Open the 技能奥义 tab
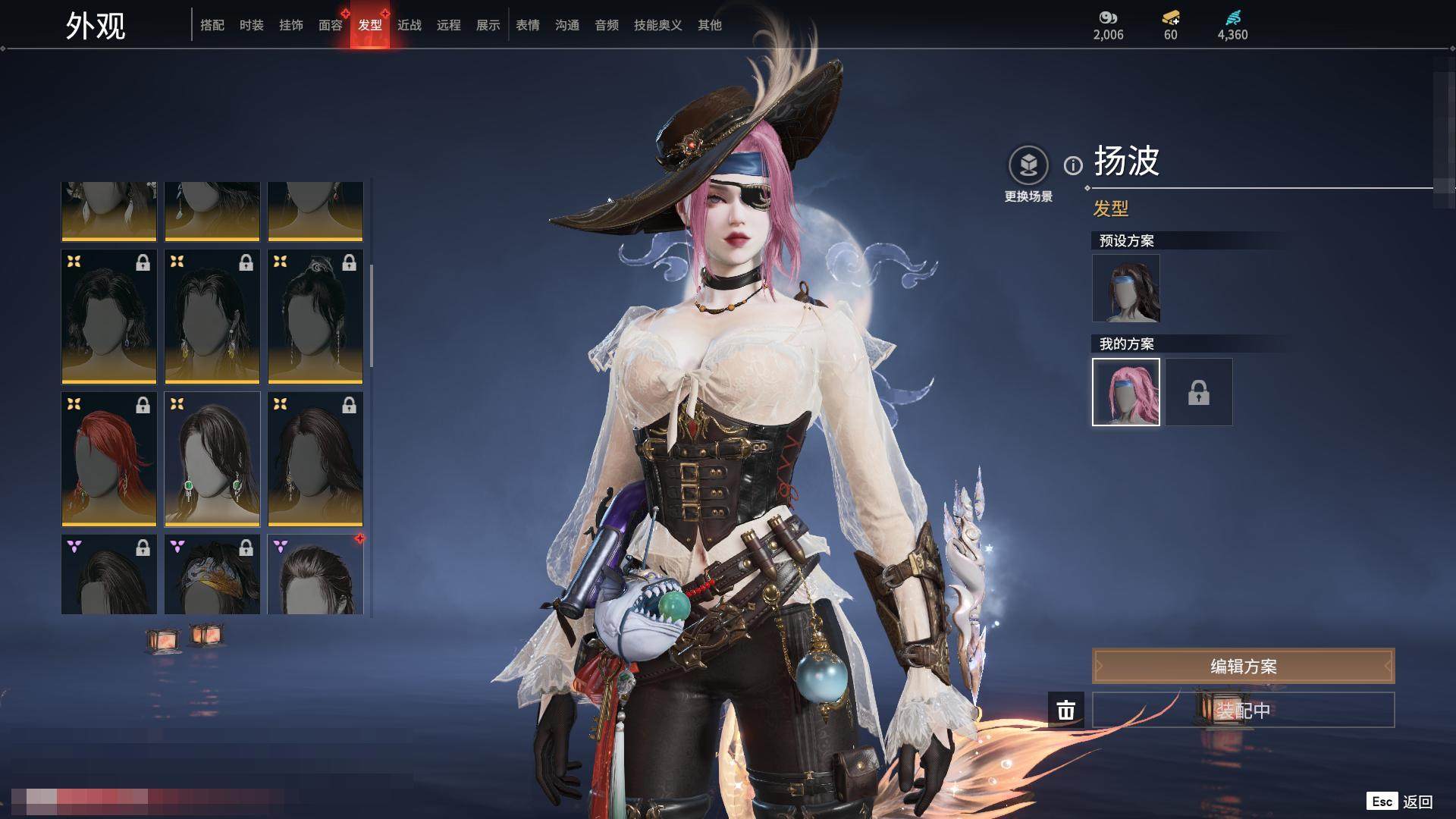 click(658, 25)
